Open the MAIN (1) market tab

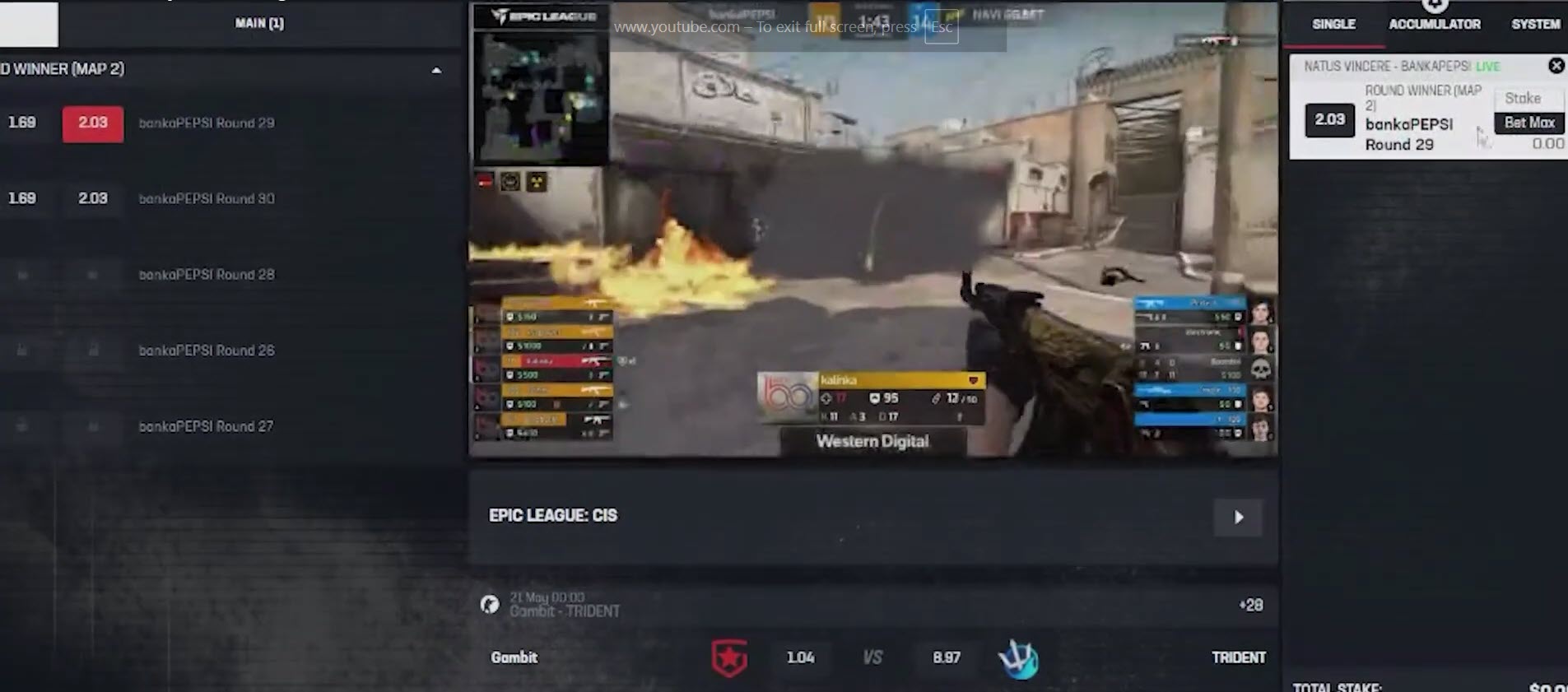258,23
